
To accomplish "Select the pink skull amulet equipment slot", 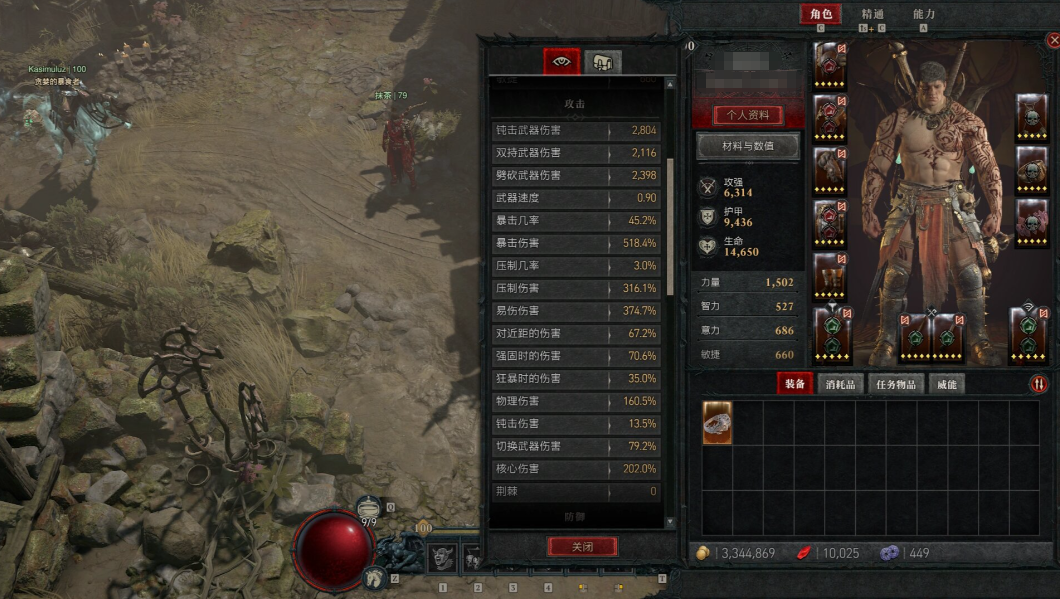I will (x=1031, y=222).
